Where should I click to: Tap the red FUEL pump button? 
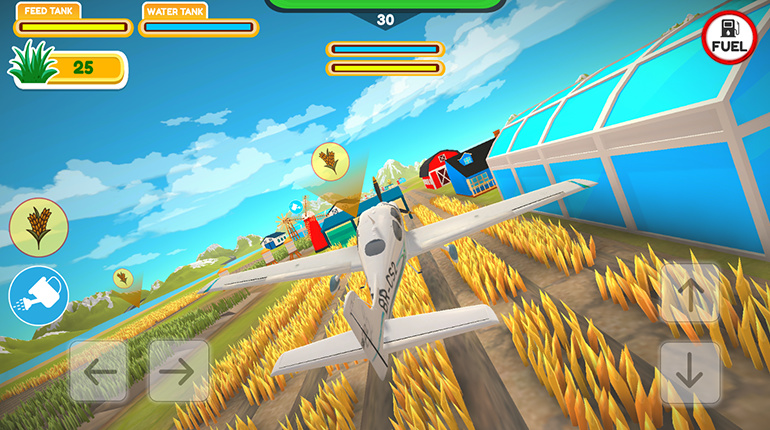(728, 37)
